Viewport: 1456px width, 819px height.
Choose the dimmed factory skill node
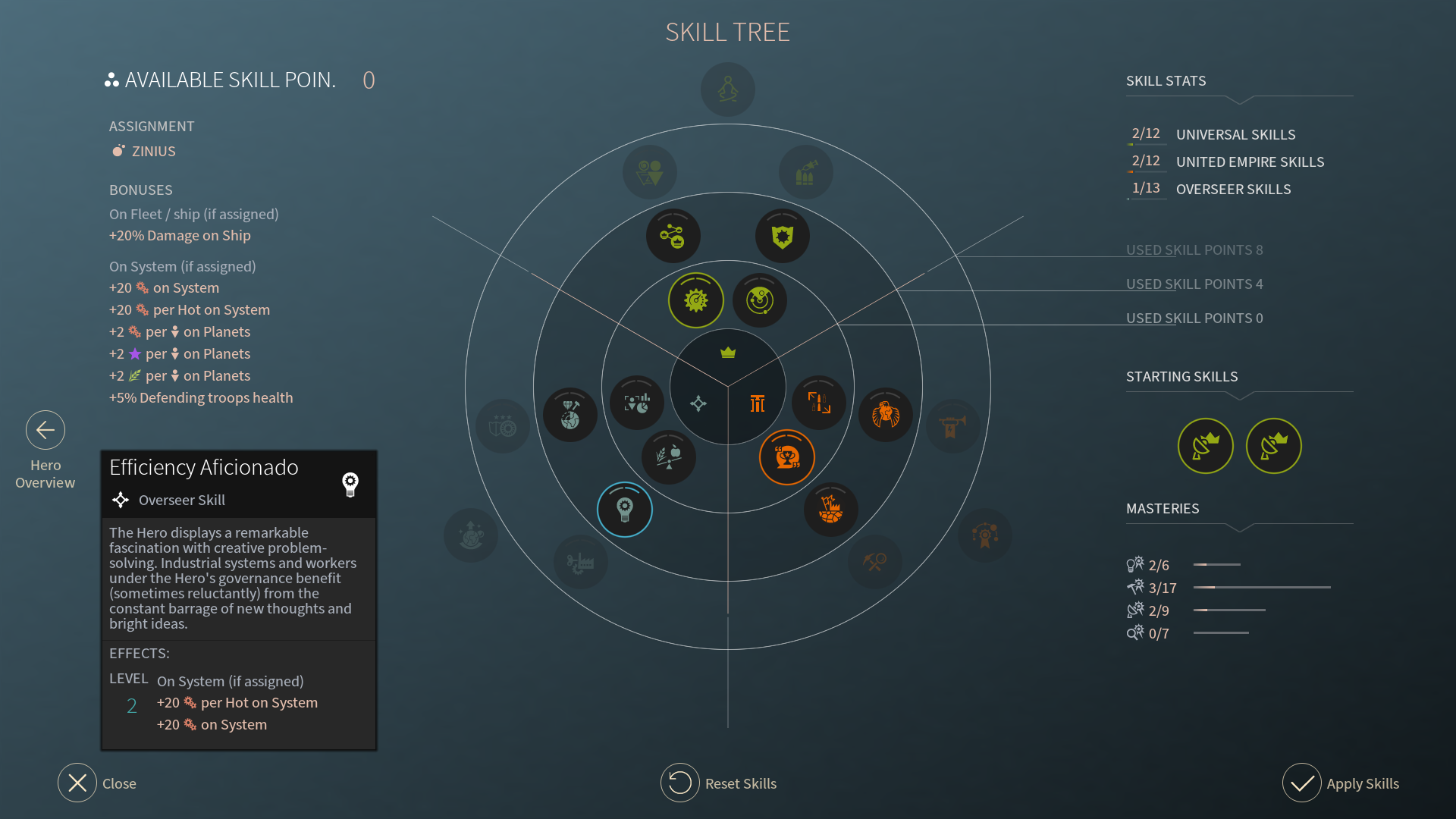coord(581,562)
